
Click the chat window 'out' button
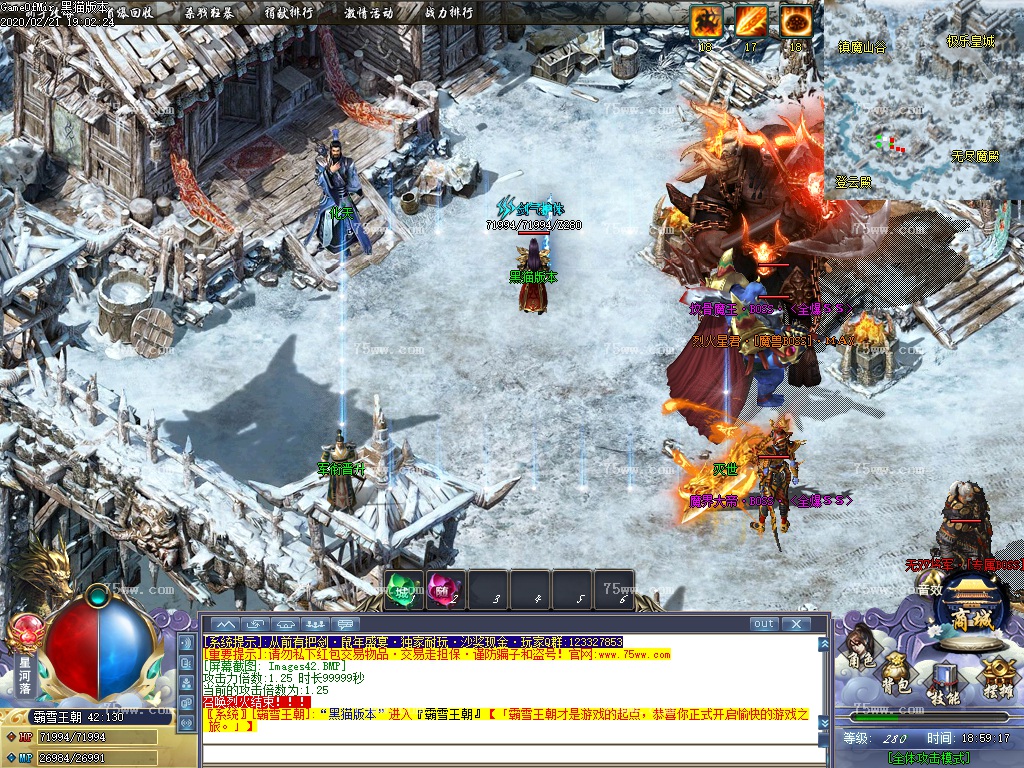[764, 624]
